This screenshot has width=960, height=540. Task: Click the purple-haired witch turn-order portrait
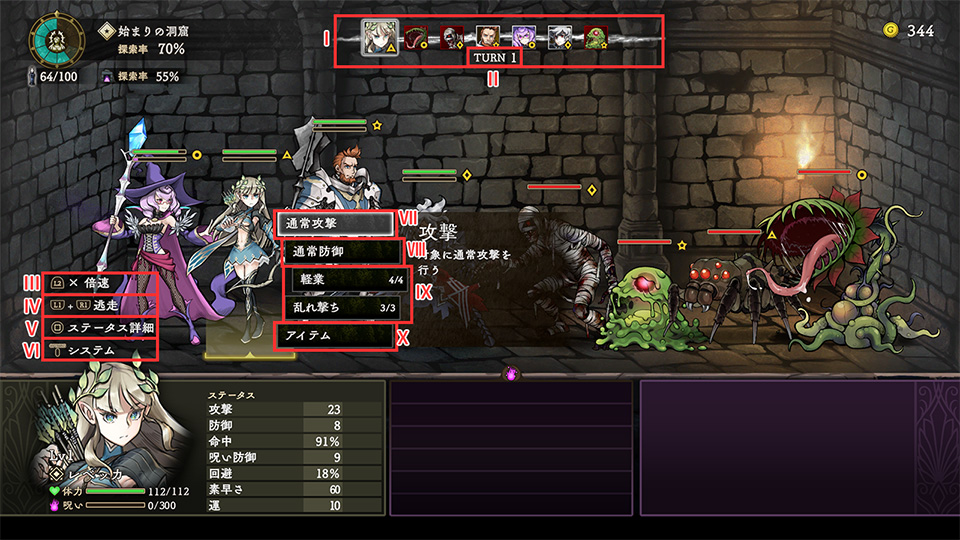click(x=523, y=38)
